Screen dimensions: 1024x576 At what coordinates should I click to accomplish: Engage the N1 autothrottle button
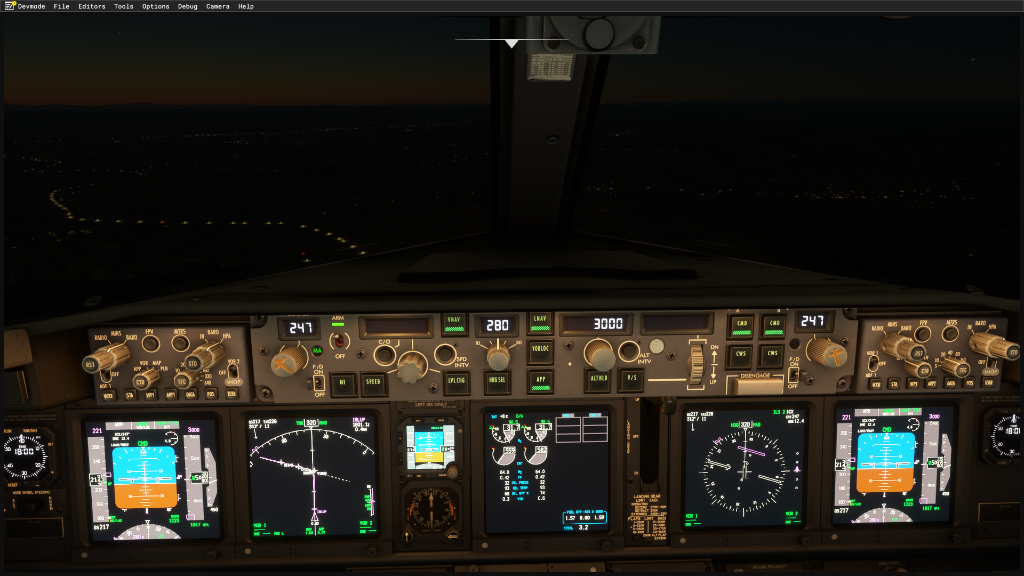pyautogui.click(x=343, y=382)
